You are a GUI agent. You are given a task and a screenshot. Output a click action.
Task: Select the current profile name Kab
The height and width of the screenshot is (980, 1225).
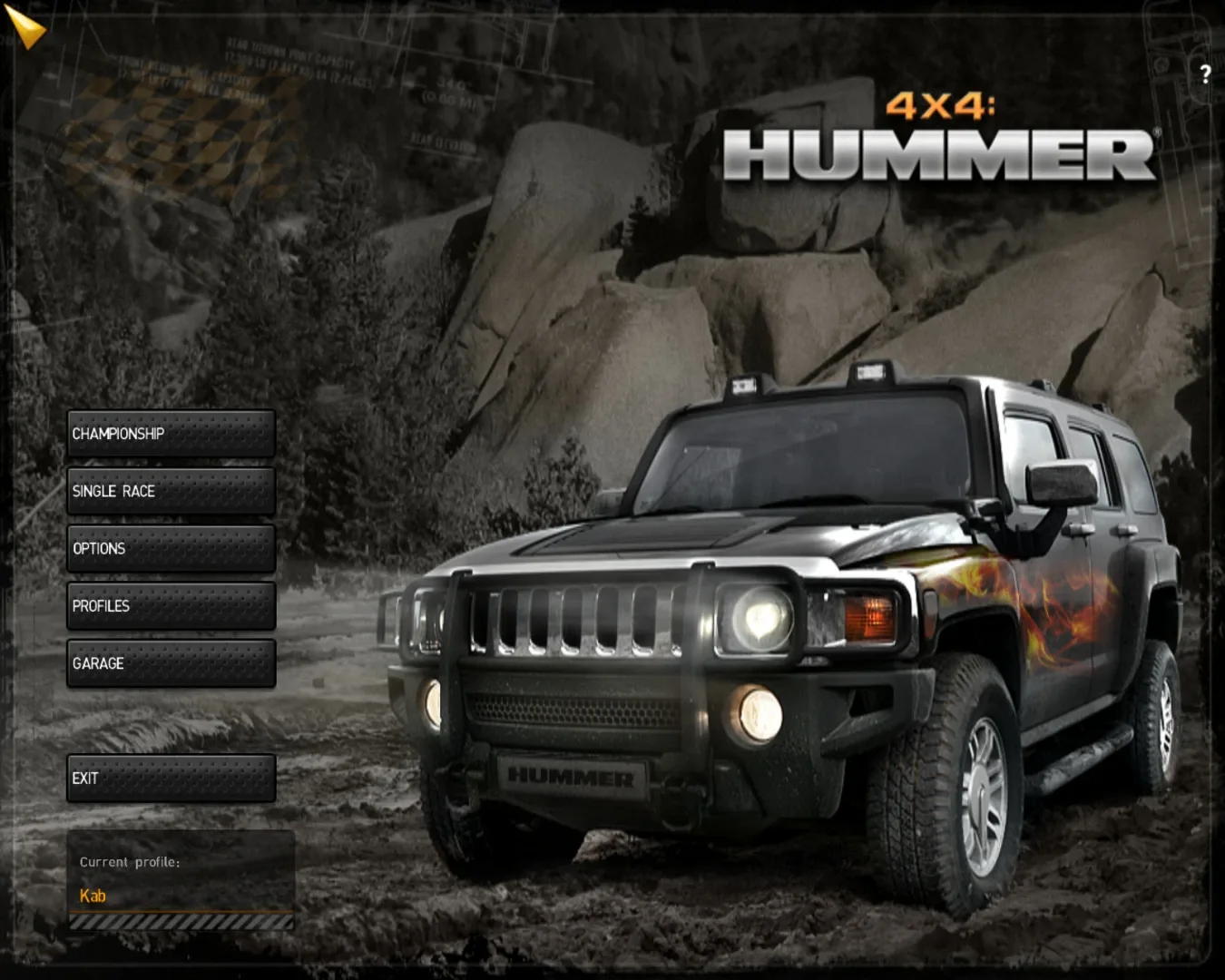coord(92,896)
